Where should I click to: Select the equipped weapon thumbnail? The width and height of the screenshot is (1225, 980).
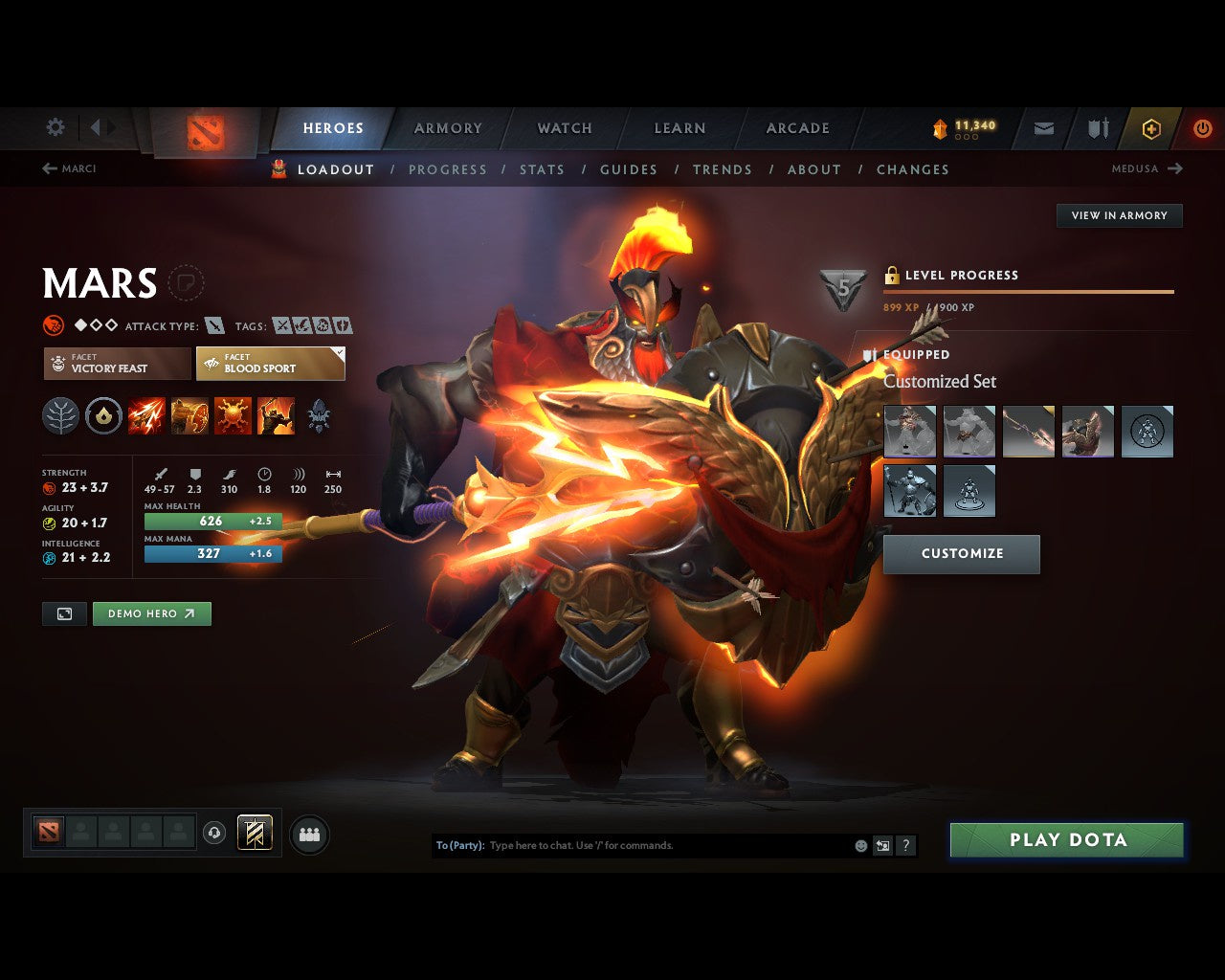point(1028,431)
